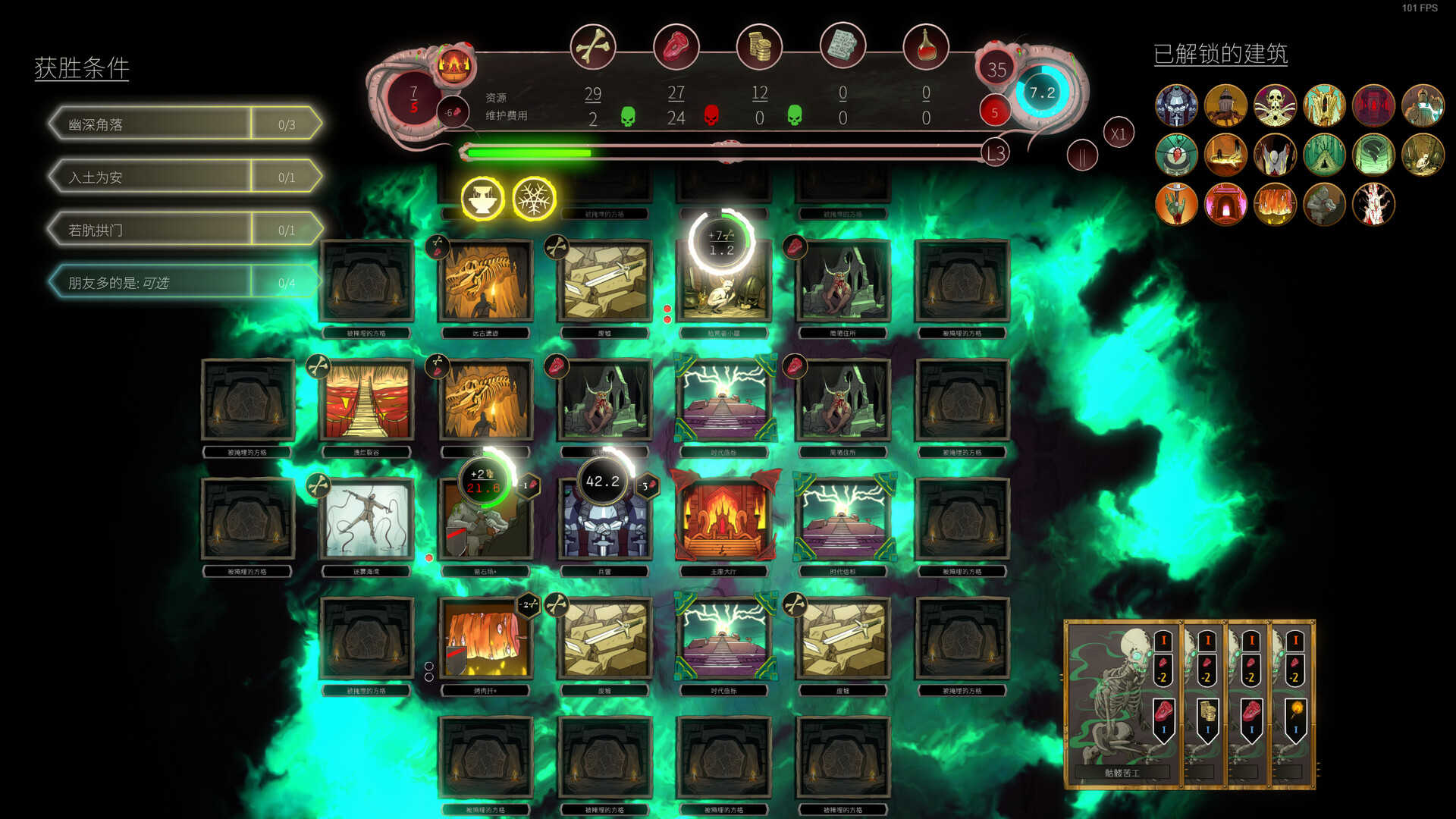Click the gold coins resource icon

[759, 47]
